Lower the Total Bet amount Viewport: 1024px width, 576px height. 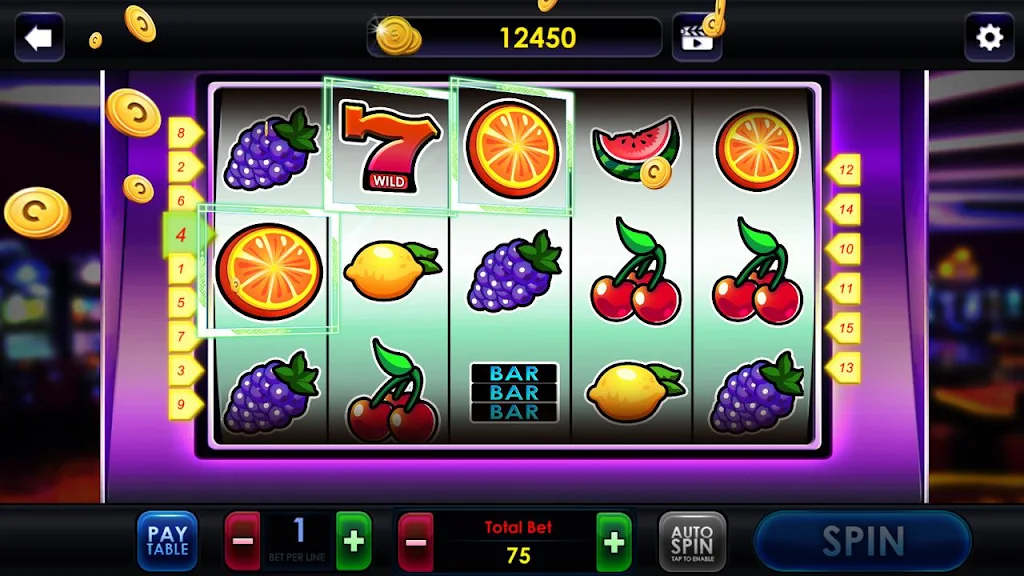point(416,541)
